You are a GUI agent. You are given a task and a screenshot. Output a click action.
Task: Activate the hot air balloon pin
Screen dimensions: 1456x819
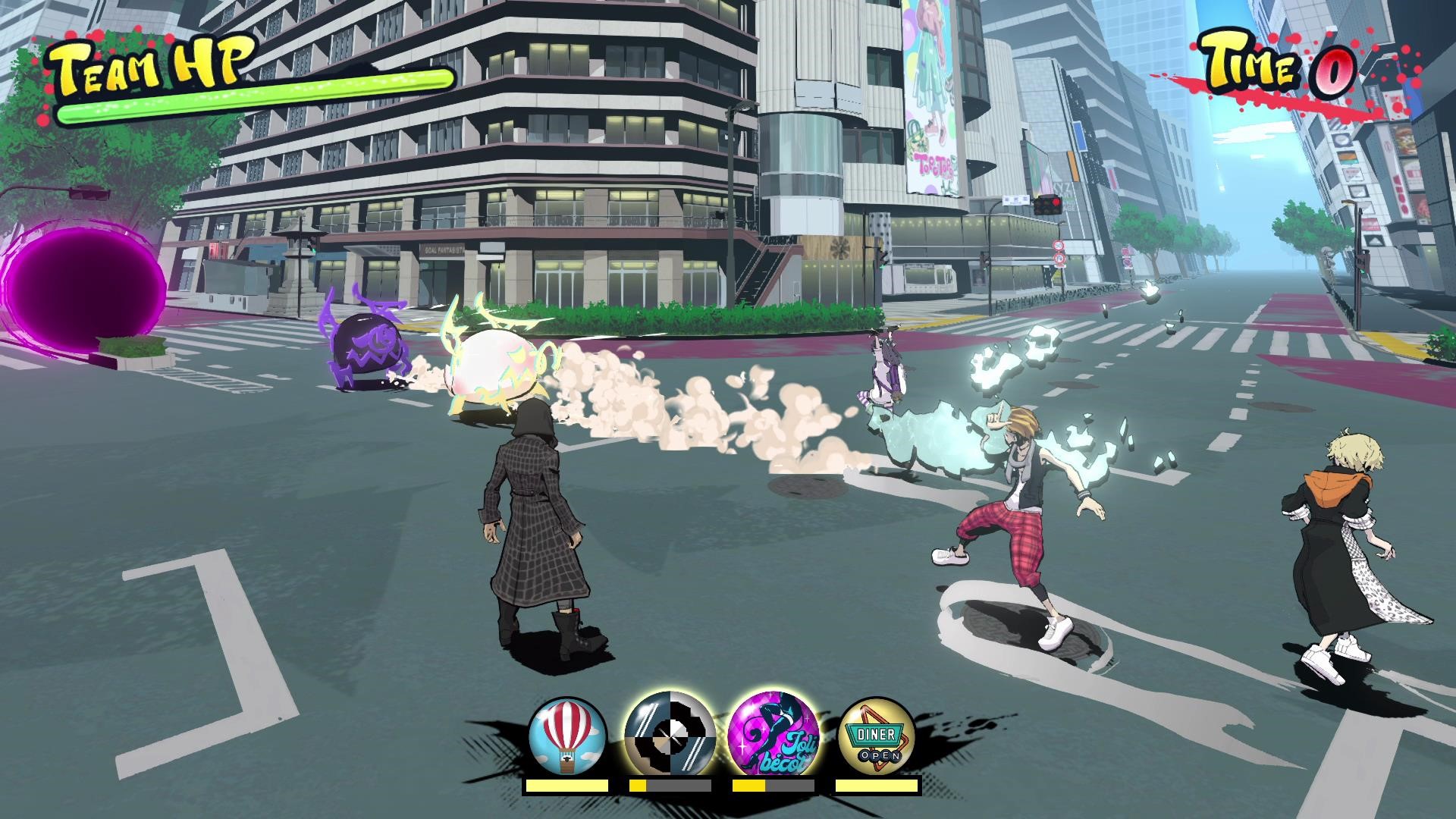tap(567, 738)
